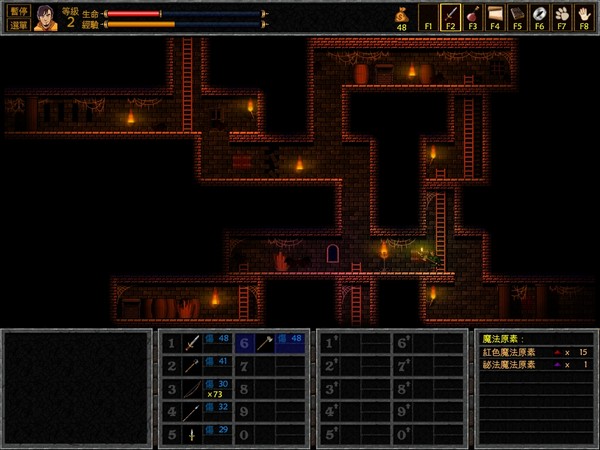Click the gold money bag icon

(402, 15)
